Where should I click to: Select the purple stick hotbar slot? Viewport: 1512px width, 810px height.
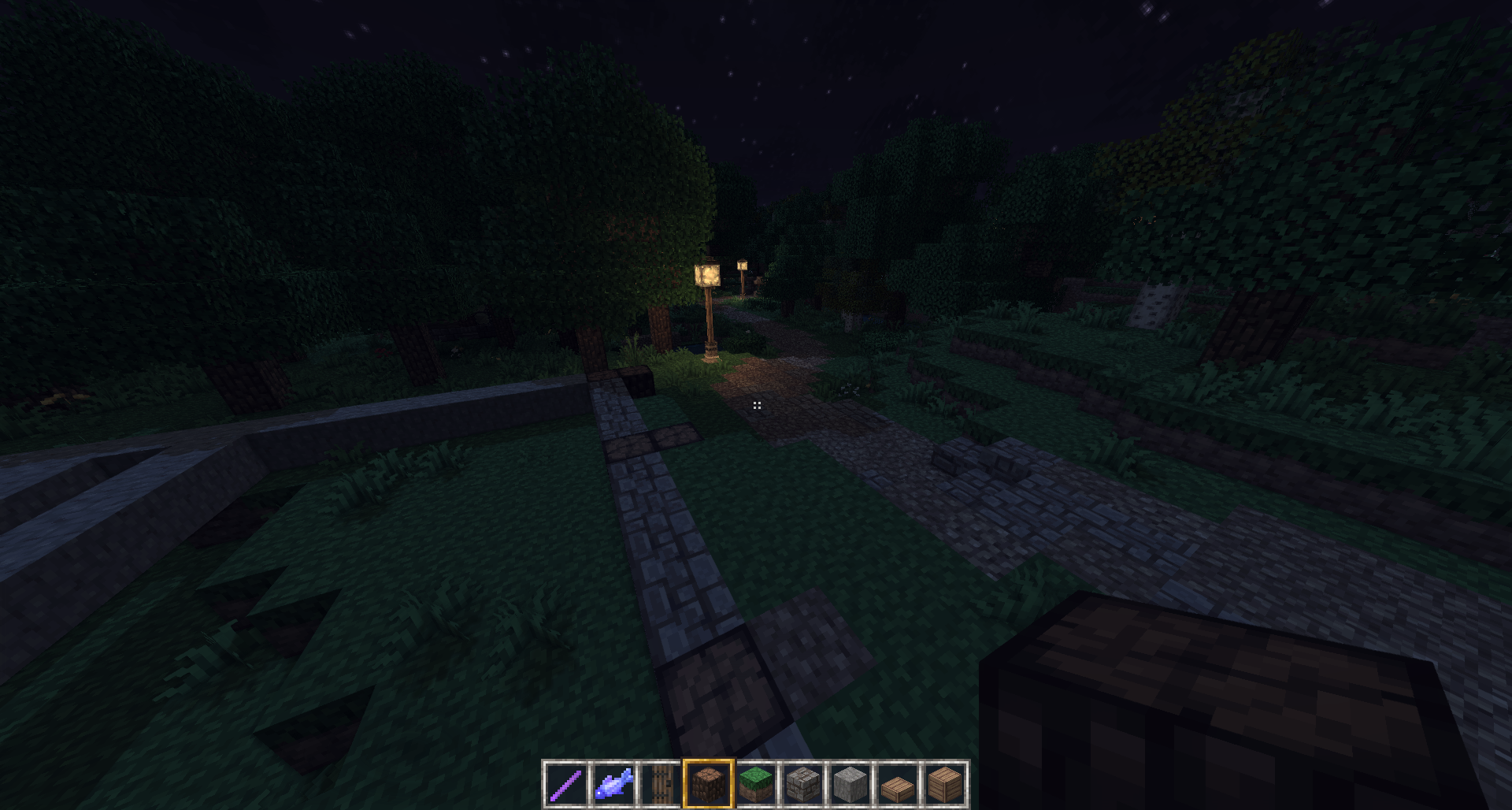(x=565, y=785)
